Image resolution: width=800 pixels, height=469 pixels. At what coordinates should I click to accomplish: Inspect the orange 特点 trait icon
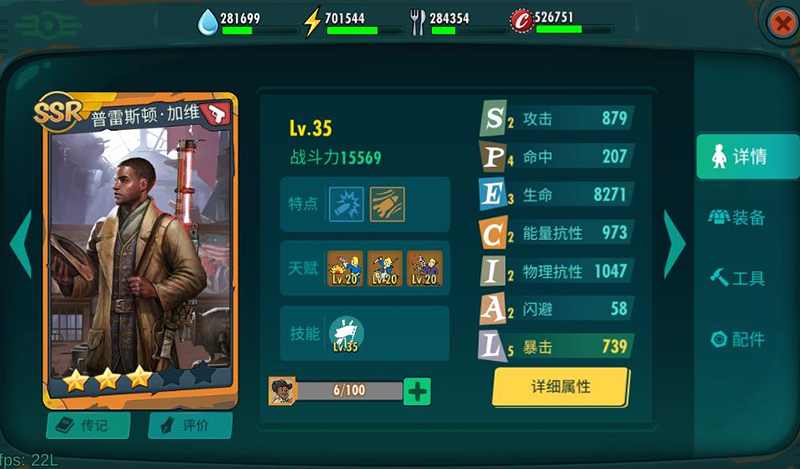(386, 203)
